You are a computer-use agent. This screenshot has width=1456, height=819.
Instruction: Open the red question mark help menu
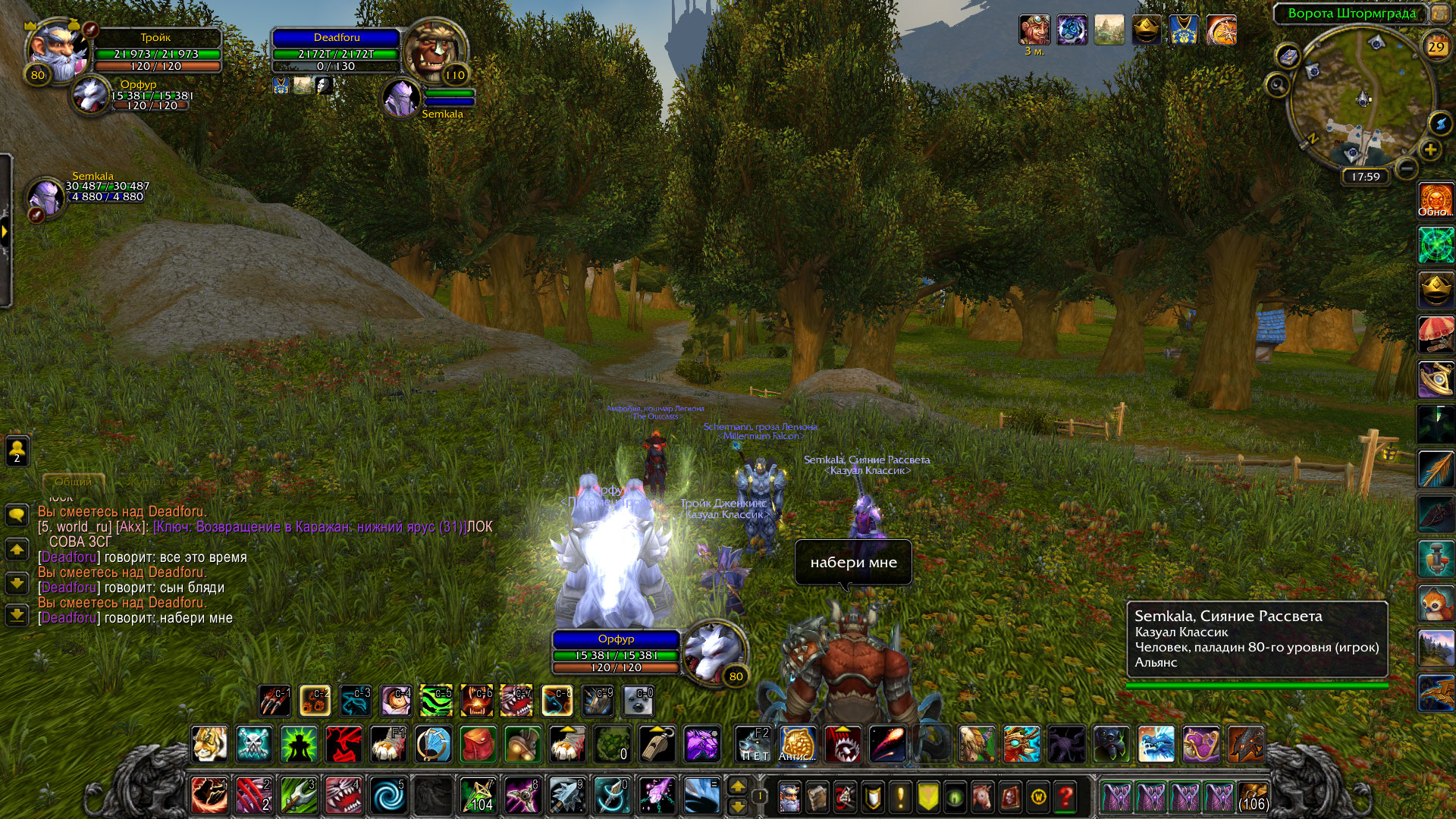pyautogui.click(x=1065, y=797)
